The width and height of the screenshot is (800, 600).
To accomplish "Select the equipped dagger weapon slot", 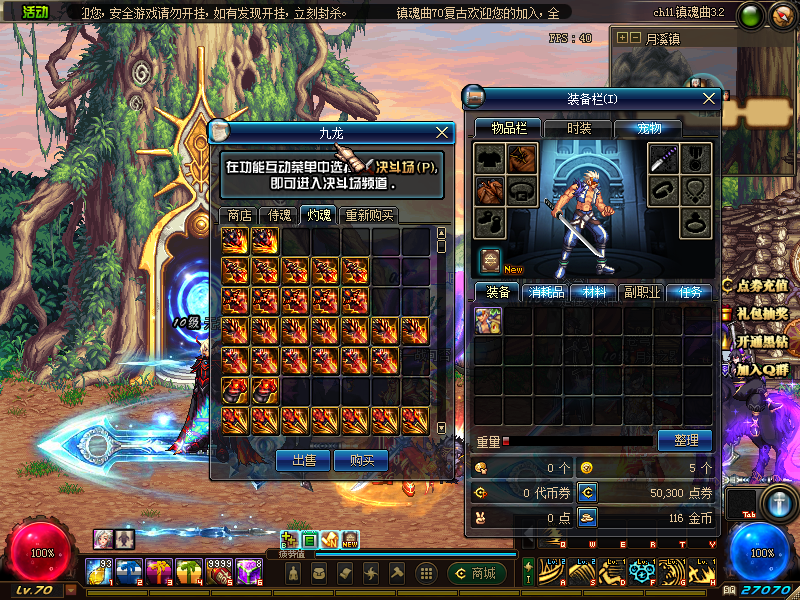I will click(x=664, y=158).
